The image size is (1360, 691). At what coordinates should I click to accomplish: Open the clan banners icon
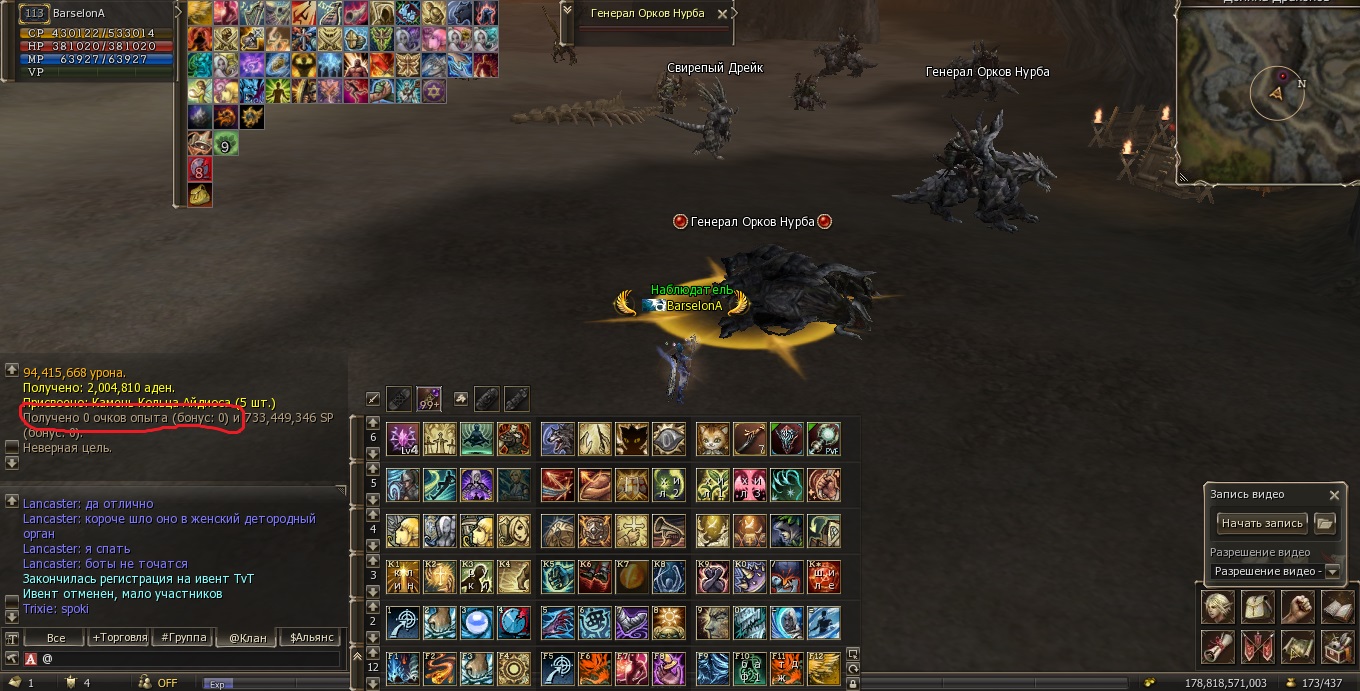[x=1257, y=647]
